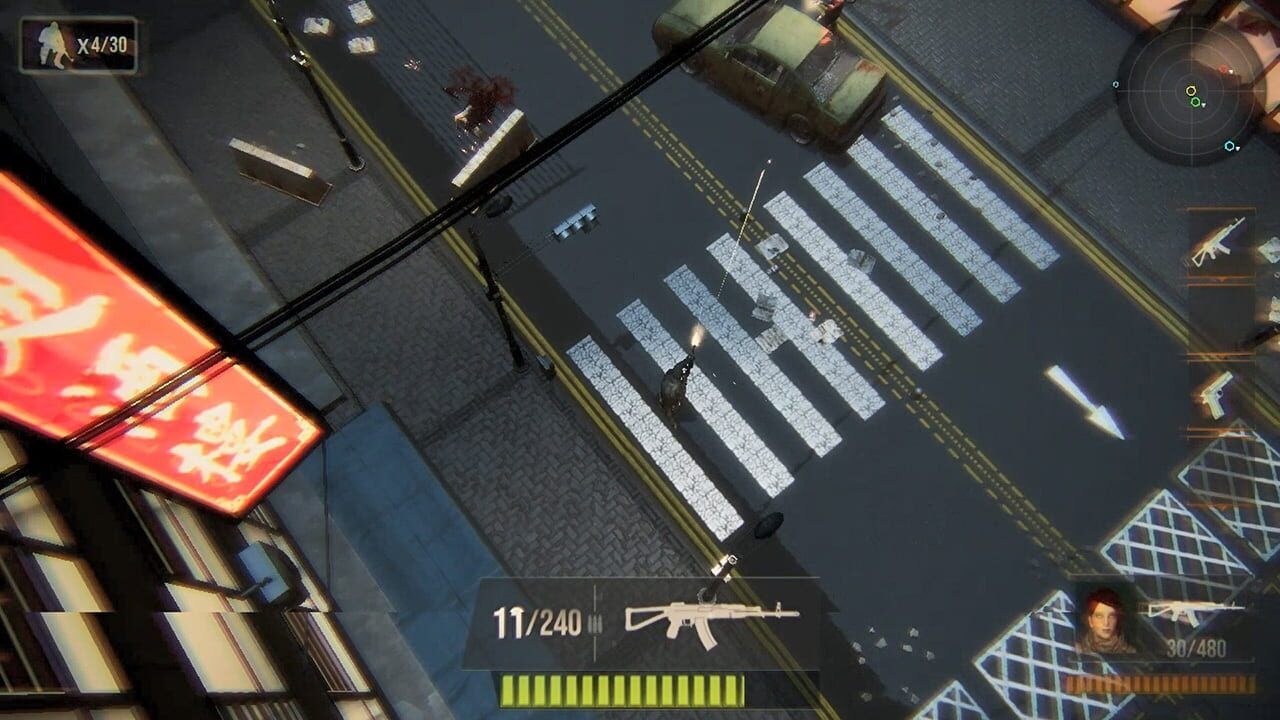Toggle the blue objective marker below the minimap
Viewport: 1280px width, 720px height.
pyautogui.click(x=1230, y=145)
